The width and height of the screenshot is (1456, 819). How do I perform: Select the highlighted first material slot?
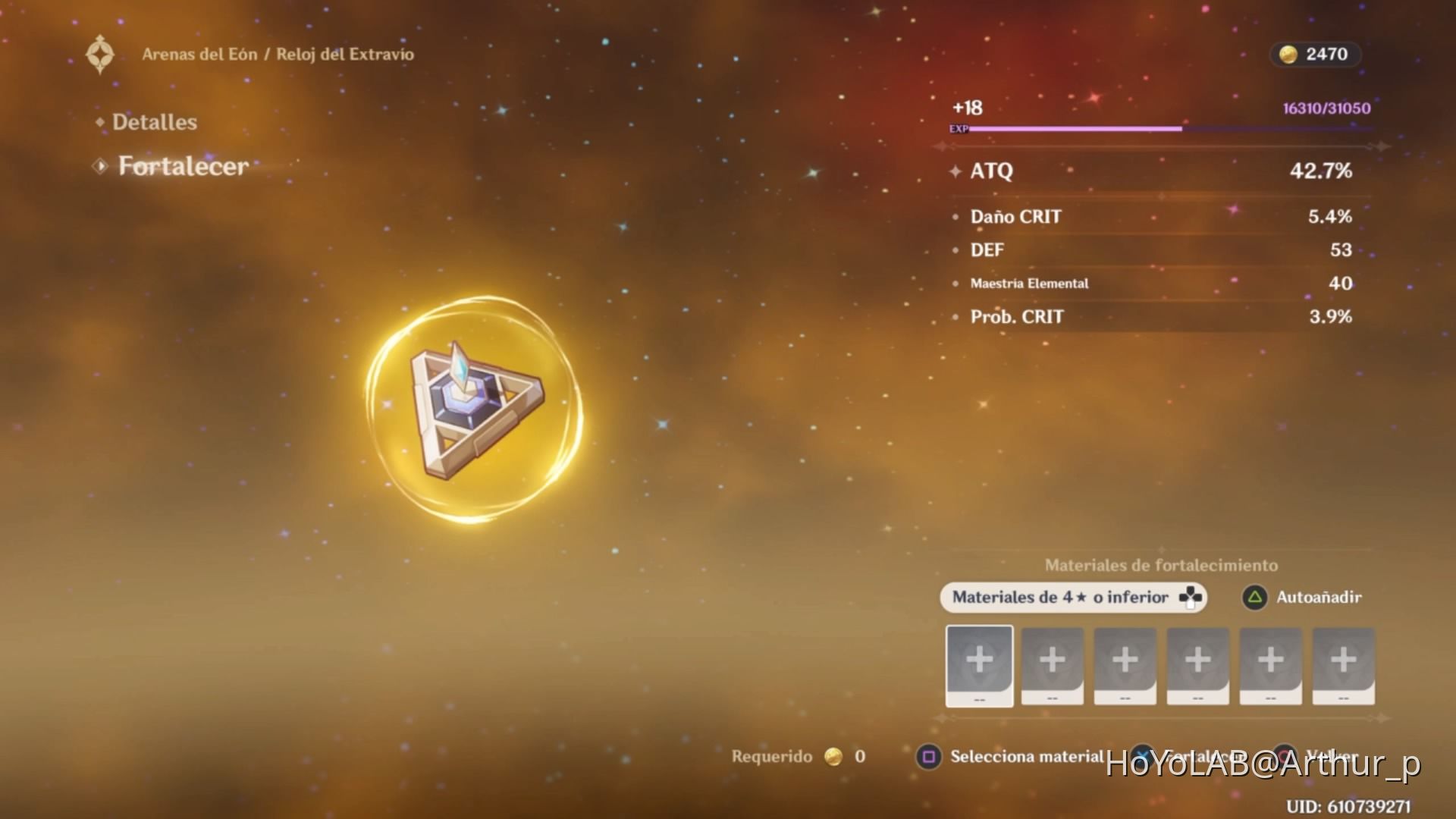tap(979, 666)
